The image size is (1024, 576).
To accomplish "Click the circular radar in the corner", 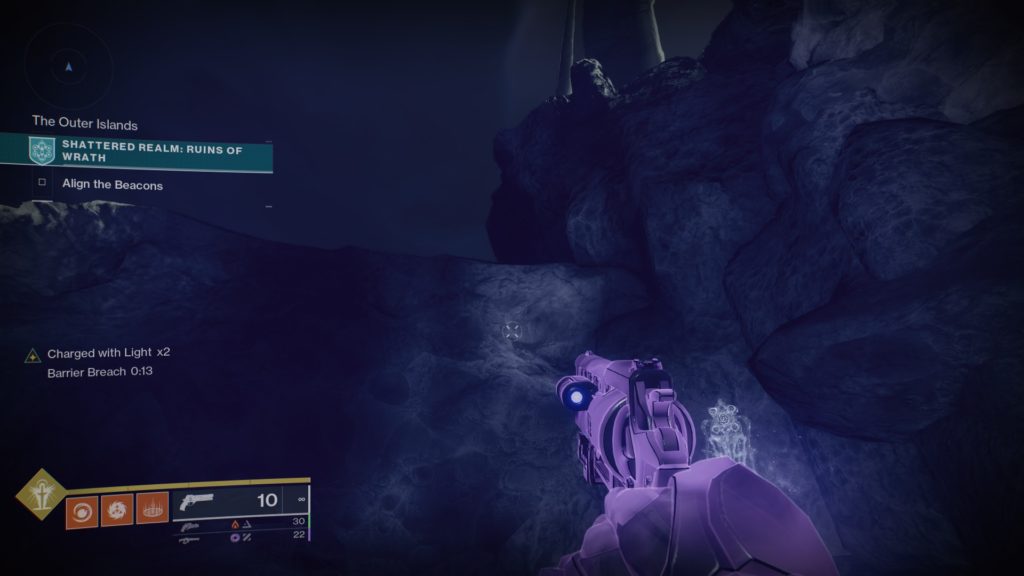I will pos(68,67).
